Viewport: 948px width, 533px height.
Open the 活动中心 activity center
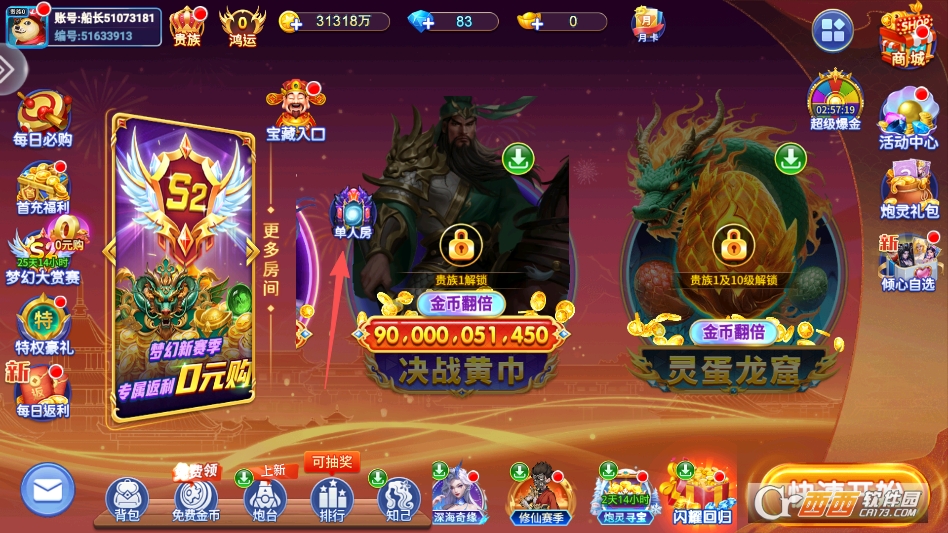click(x=908, y=118)
